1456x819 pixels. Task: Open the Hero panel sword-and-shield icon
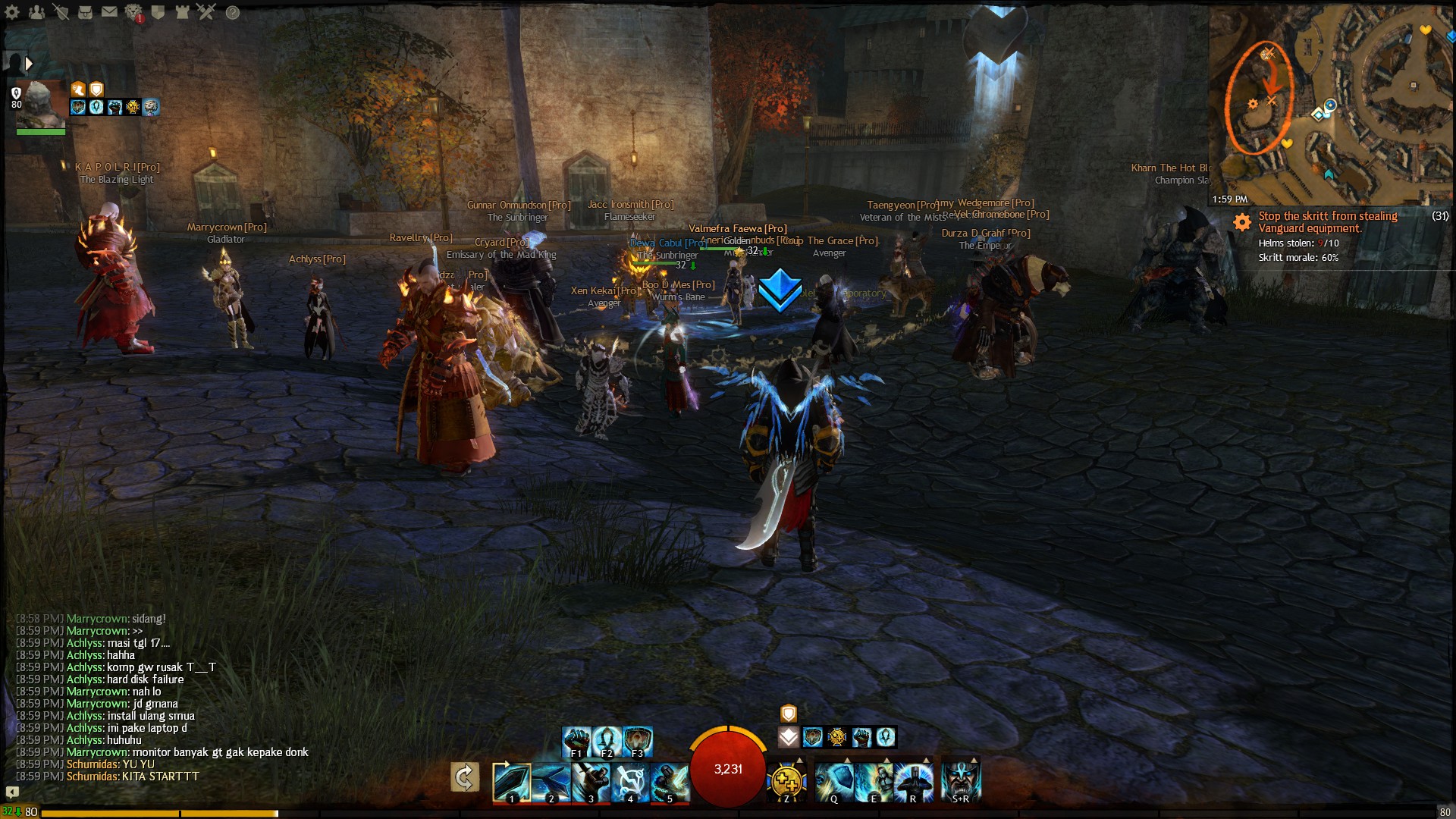coord(62,12)
